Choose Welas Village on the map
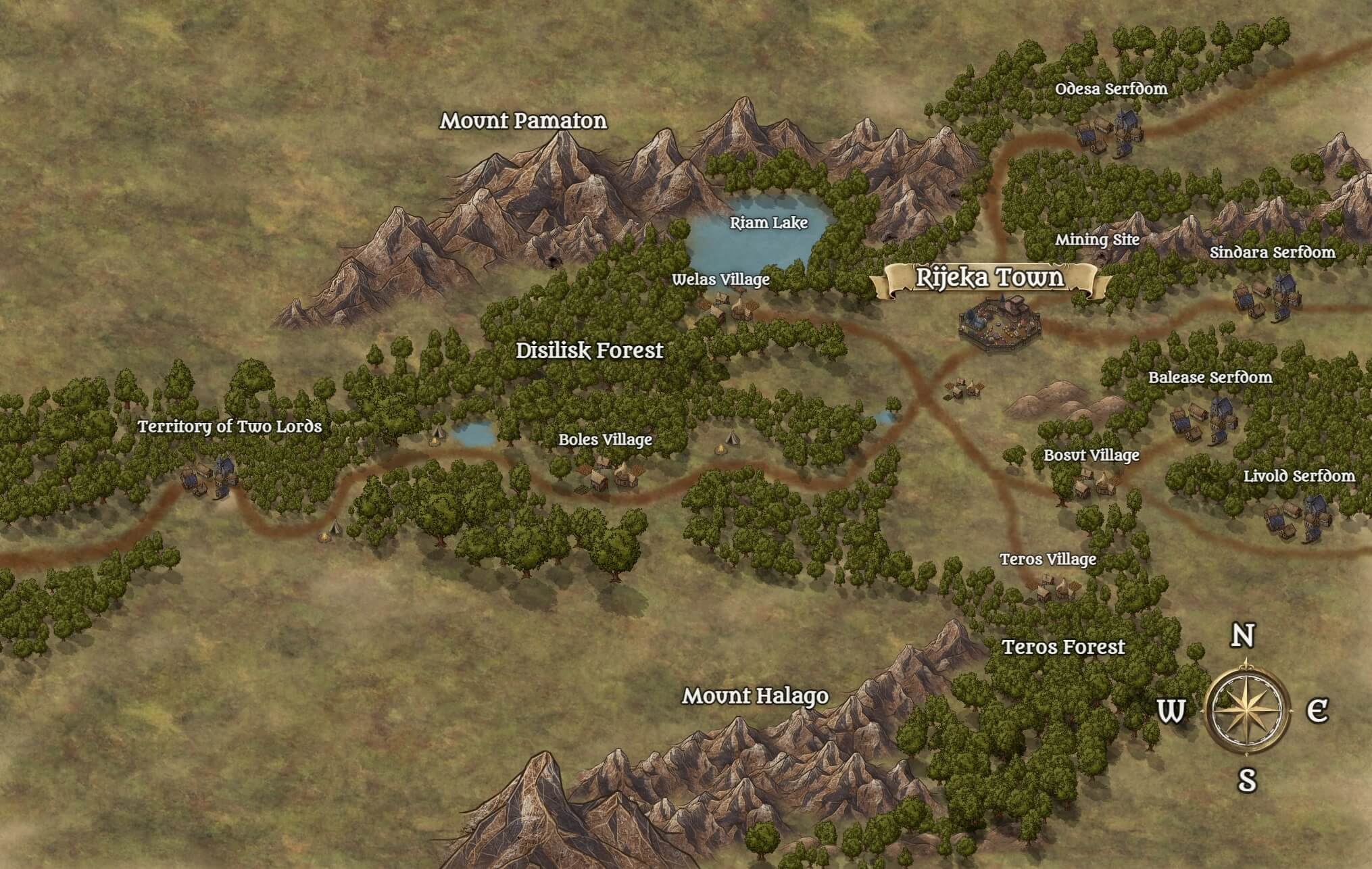 pyautogui.click(x=720, y=279)
